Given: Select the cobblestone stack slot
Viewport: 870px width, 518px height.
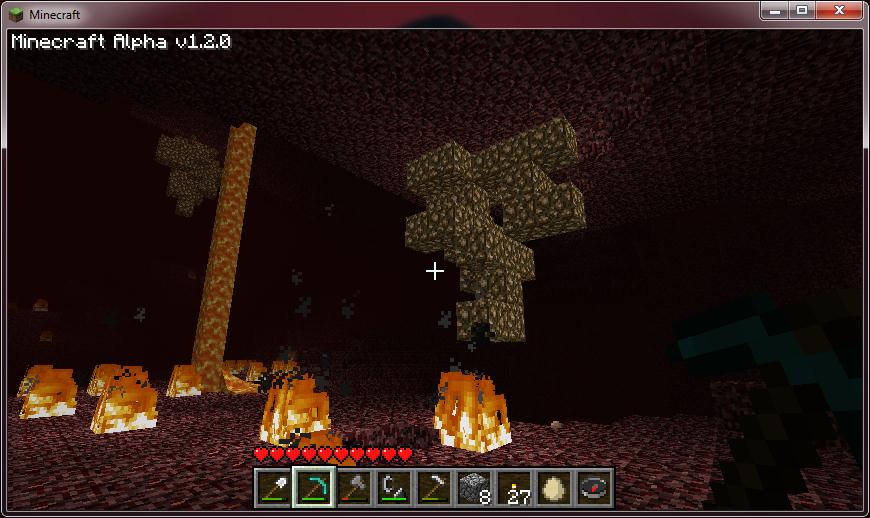Looking at the screenshot, I should [473, 487].
